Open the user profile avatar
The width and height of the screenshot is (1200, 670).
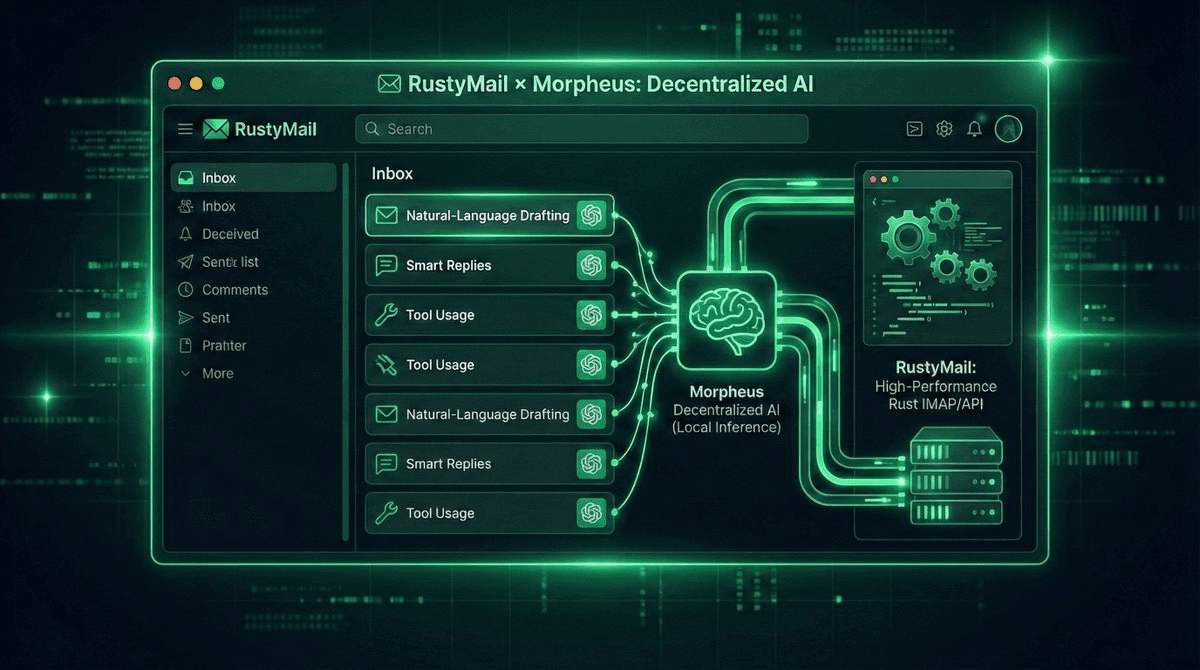tap(1008, 129)
